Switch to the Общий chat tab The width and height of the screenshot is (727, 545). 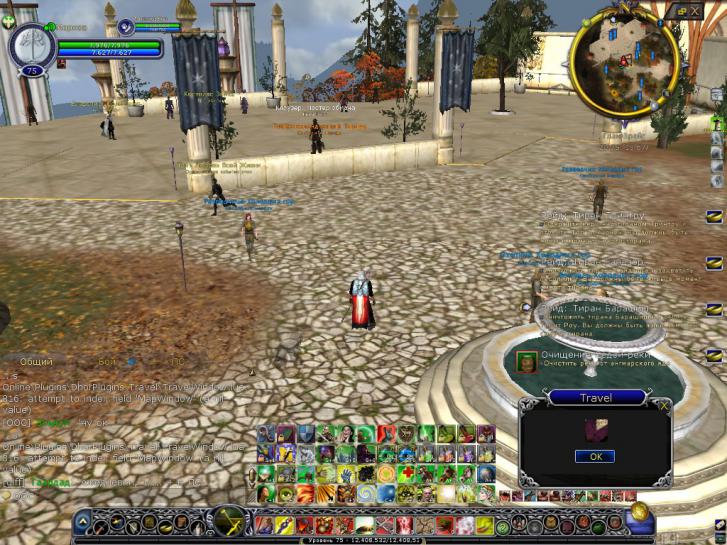click(37, 361)
